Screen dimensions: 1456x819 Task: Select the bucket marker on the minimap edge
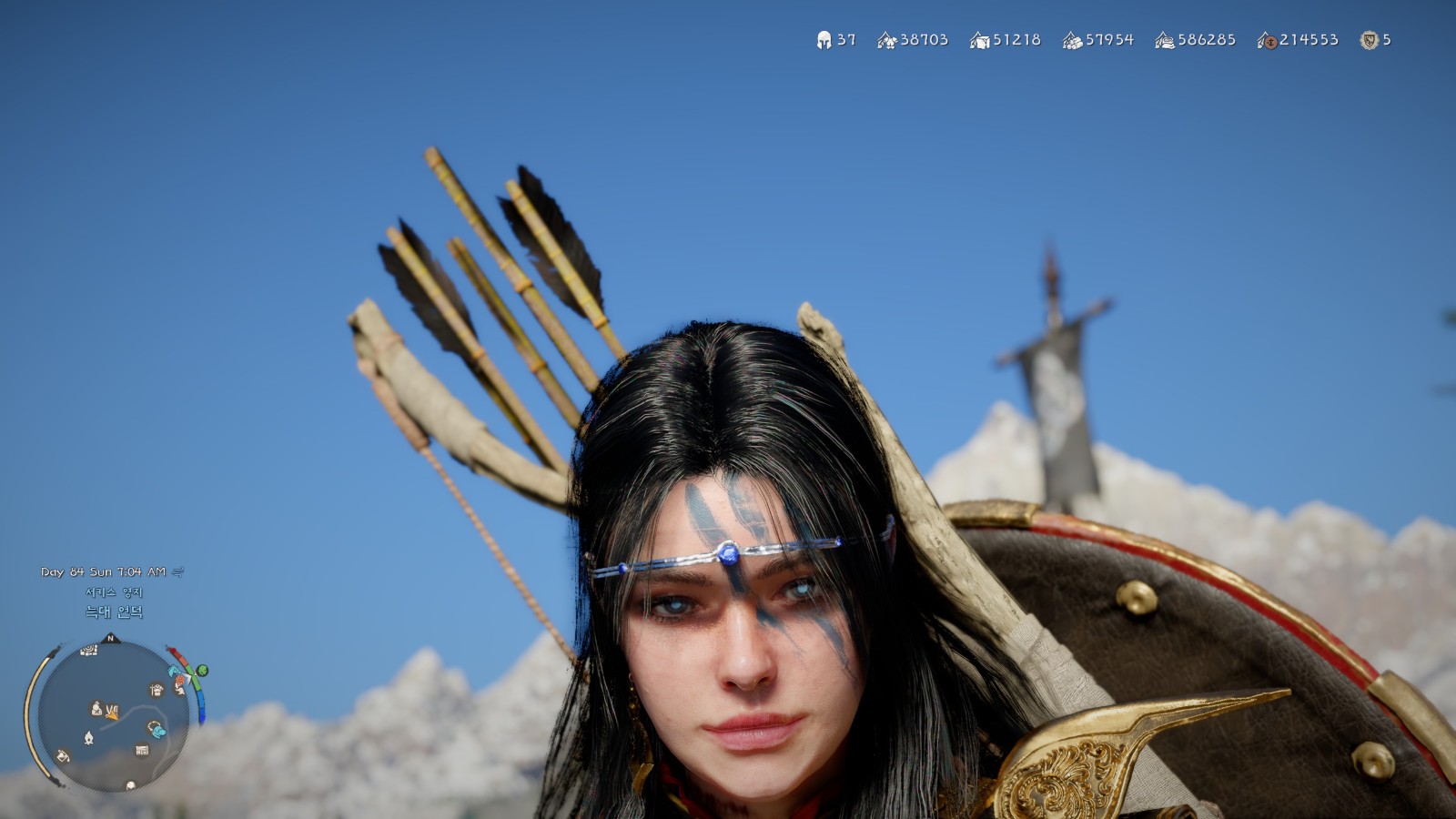click(x=62, y=755)
